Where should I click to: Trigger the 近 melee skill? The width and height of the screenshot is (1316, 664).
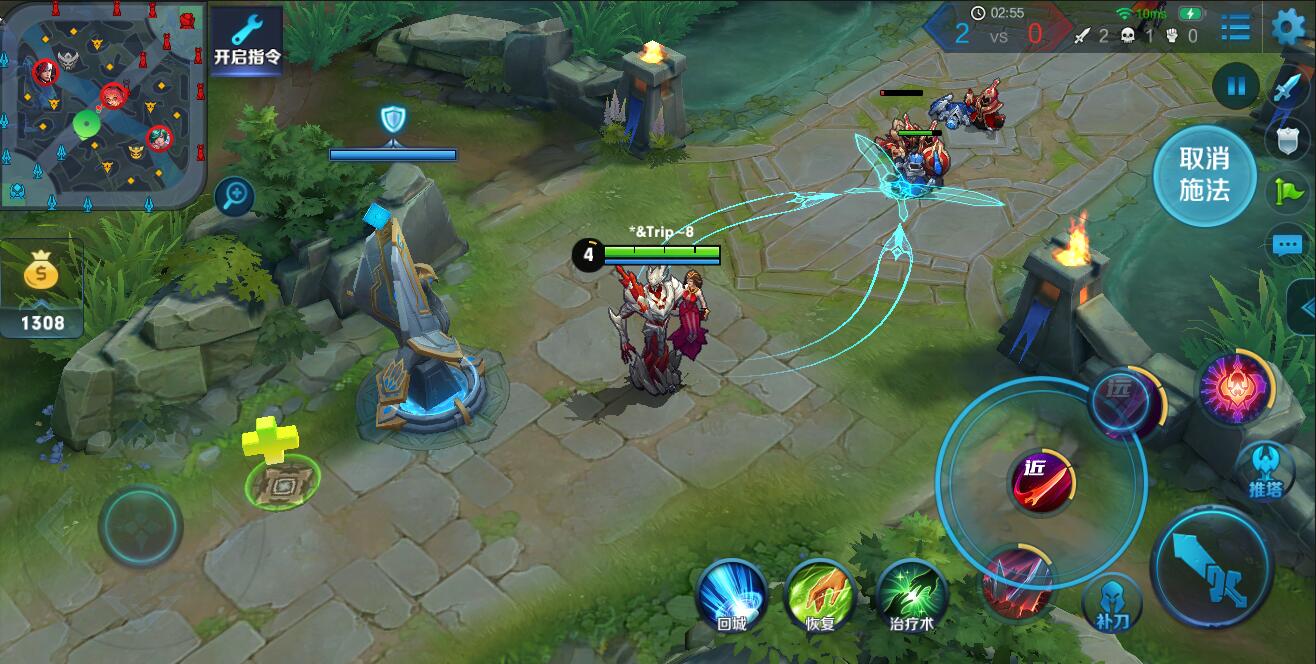coord(1041,482)
